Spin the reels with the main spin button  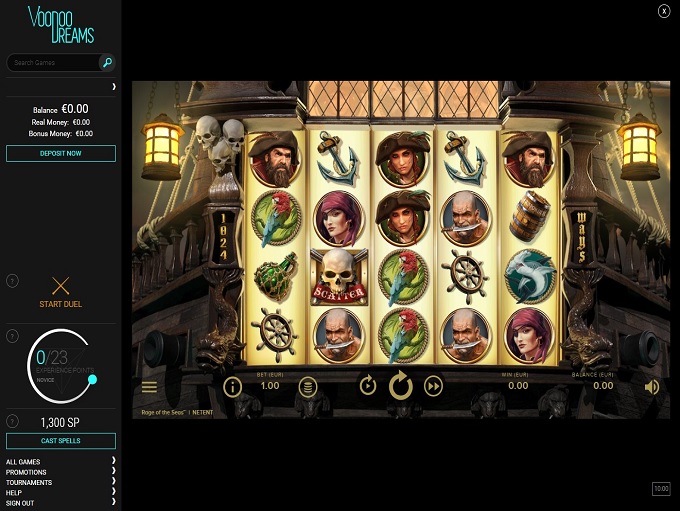pos(401,386)
